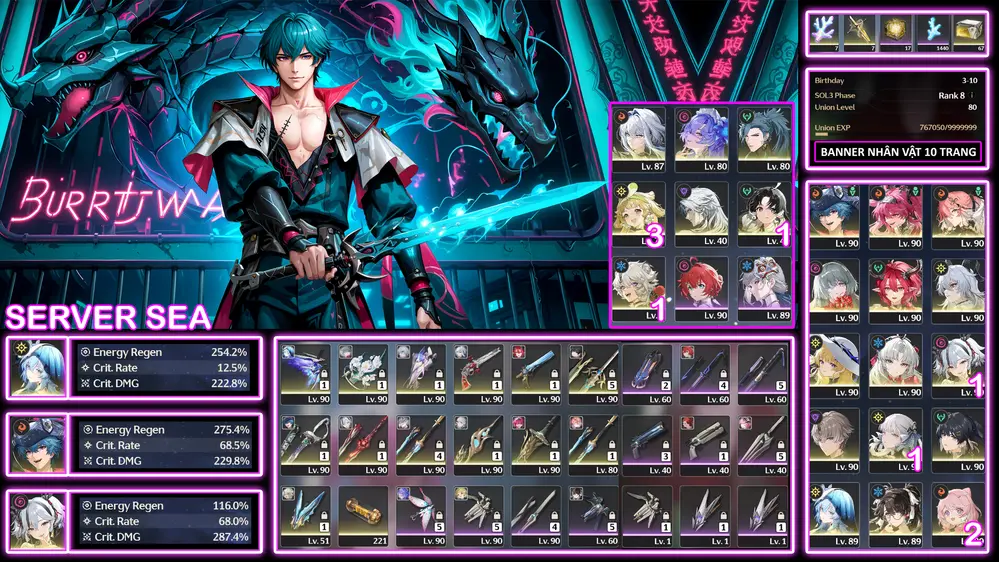Image resolution: width=999 pixels, height=562 pixels.
Task: Choose the brown-haired Lv. 90 male character
Action: click(834, 440)
